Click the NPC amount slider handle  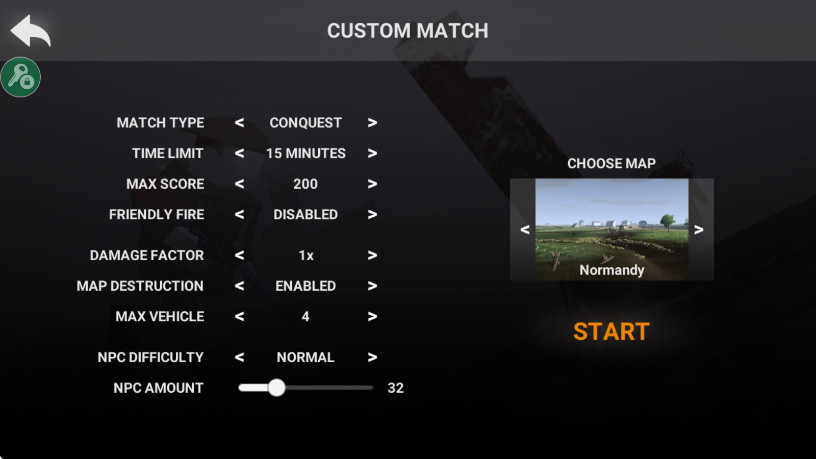coord(277,388)
